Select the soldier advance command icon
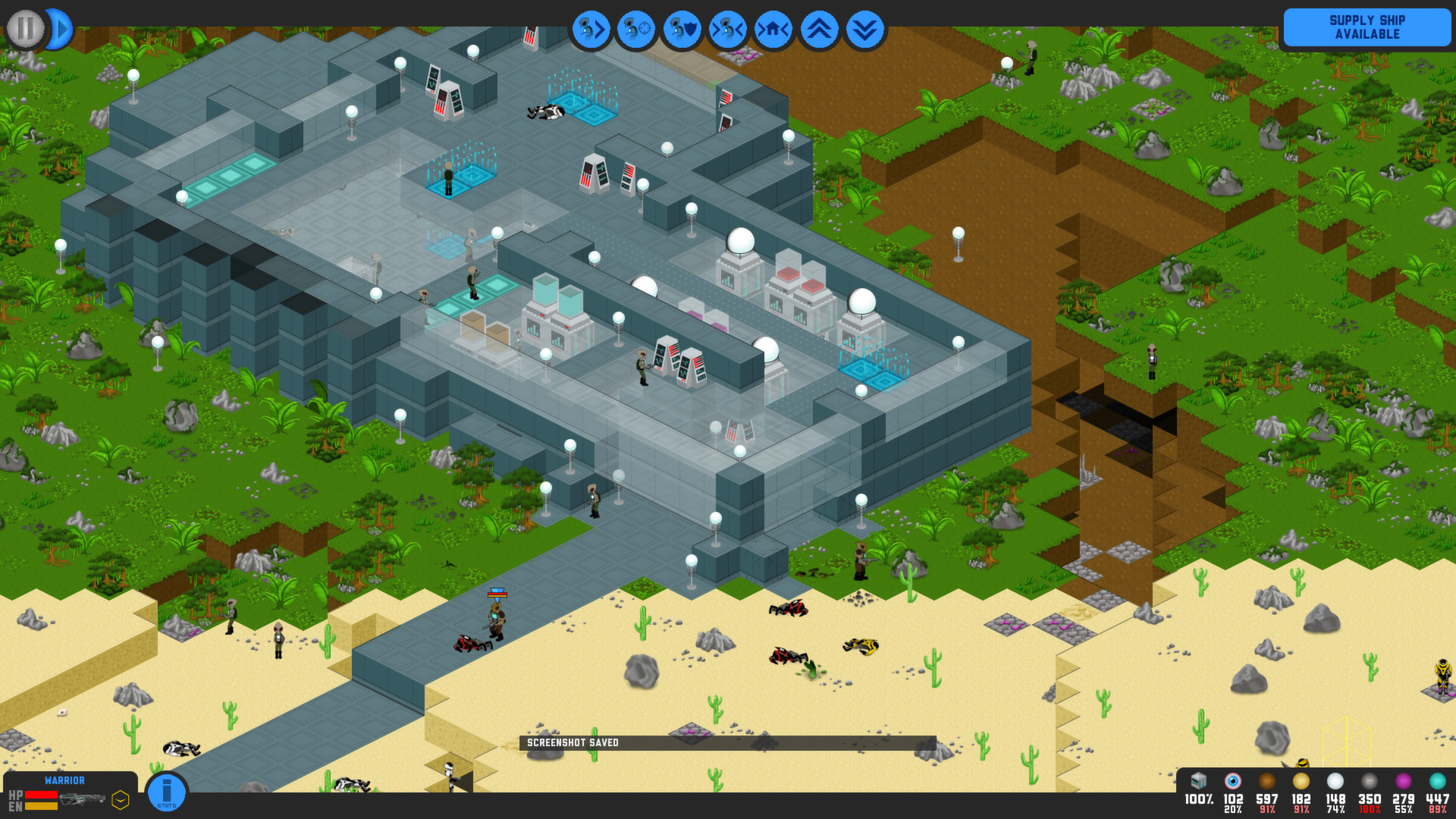Screen dimensions: 1456x819 coord(591,28)
